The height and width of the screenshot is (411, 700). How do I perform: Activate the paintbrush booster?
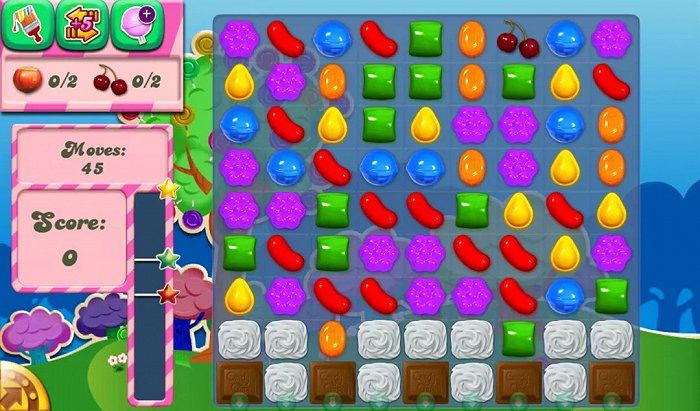point(26,24)
